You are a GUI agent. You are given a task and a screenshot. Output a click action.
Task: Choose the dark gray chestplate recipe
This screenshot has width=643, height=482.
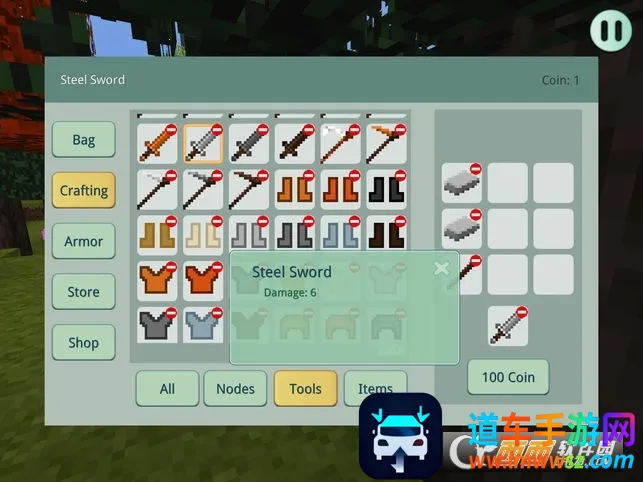(157, 325)
